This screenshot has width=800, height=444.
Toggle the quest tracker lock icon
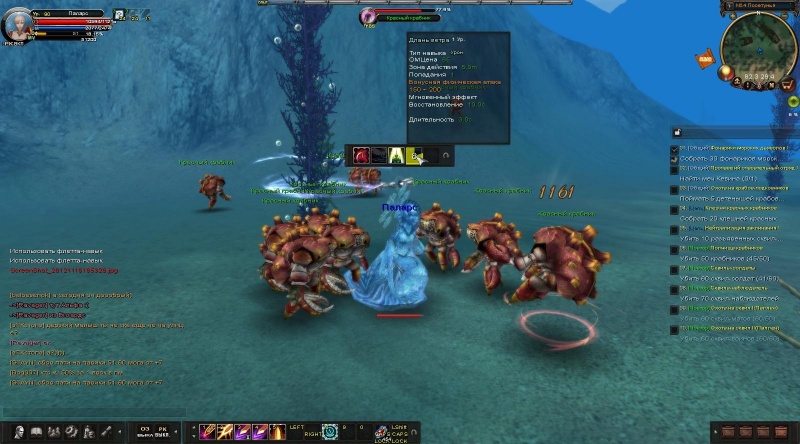pyautogui.click(x=676, y=132)
